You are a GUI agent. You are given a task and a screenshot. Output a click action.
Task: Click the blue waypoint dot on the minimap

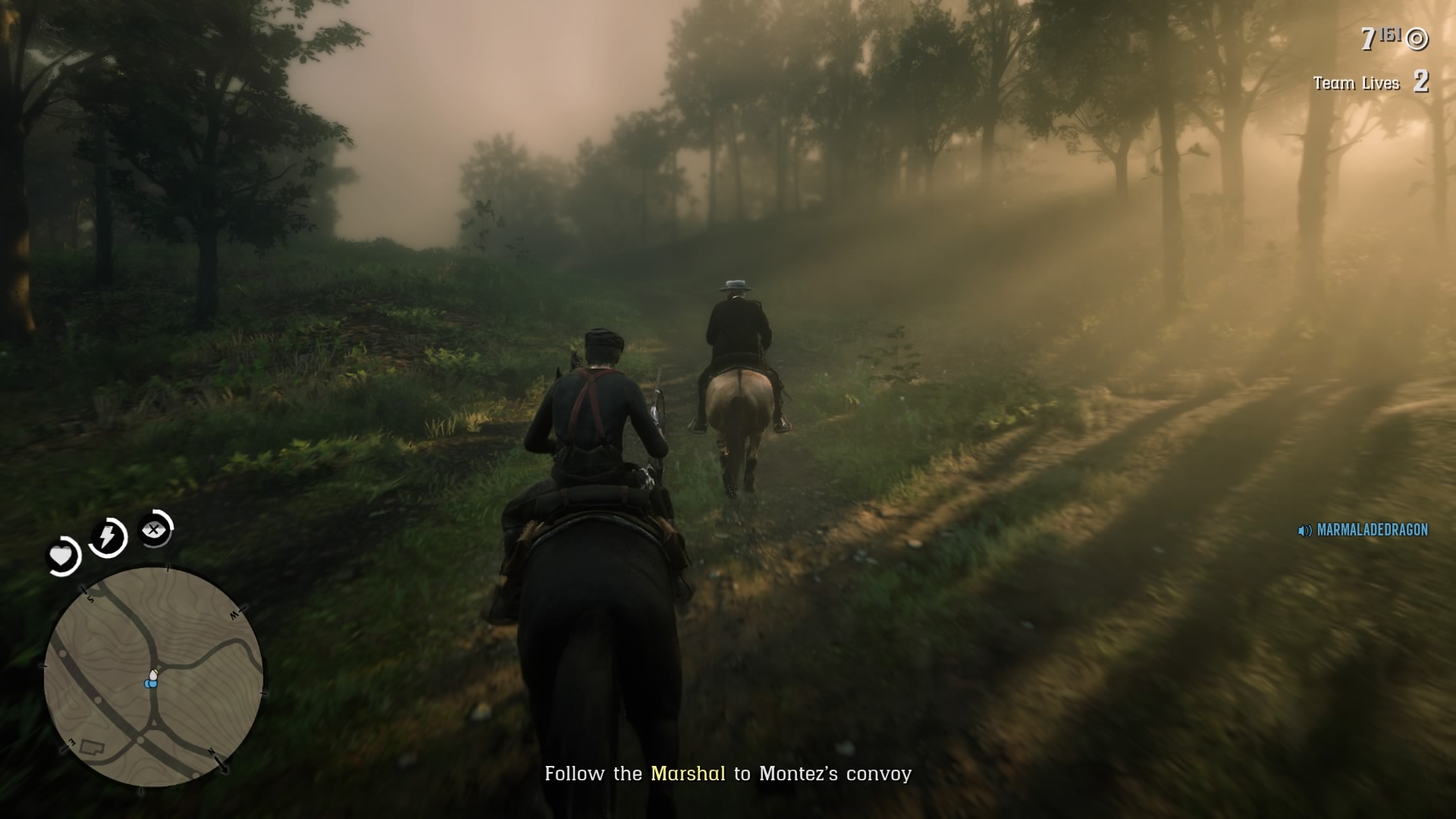(151, 685)
